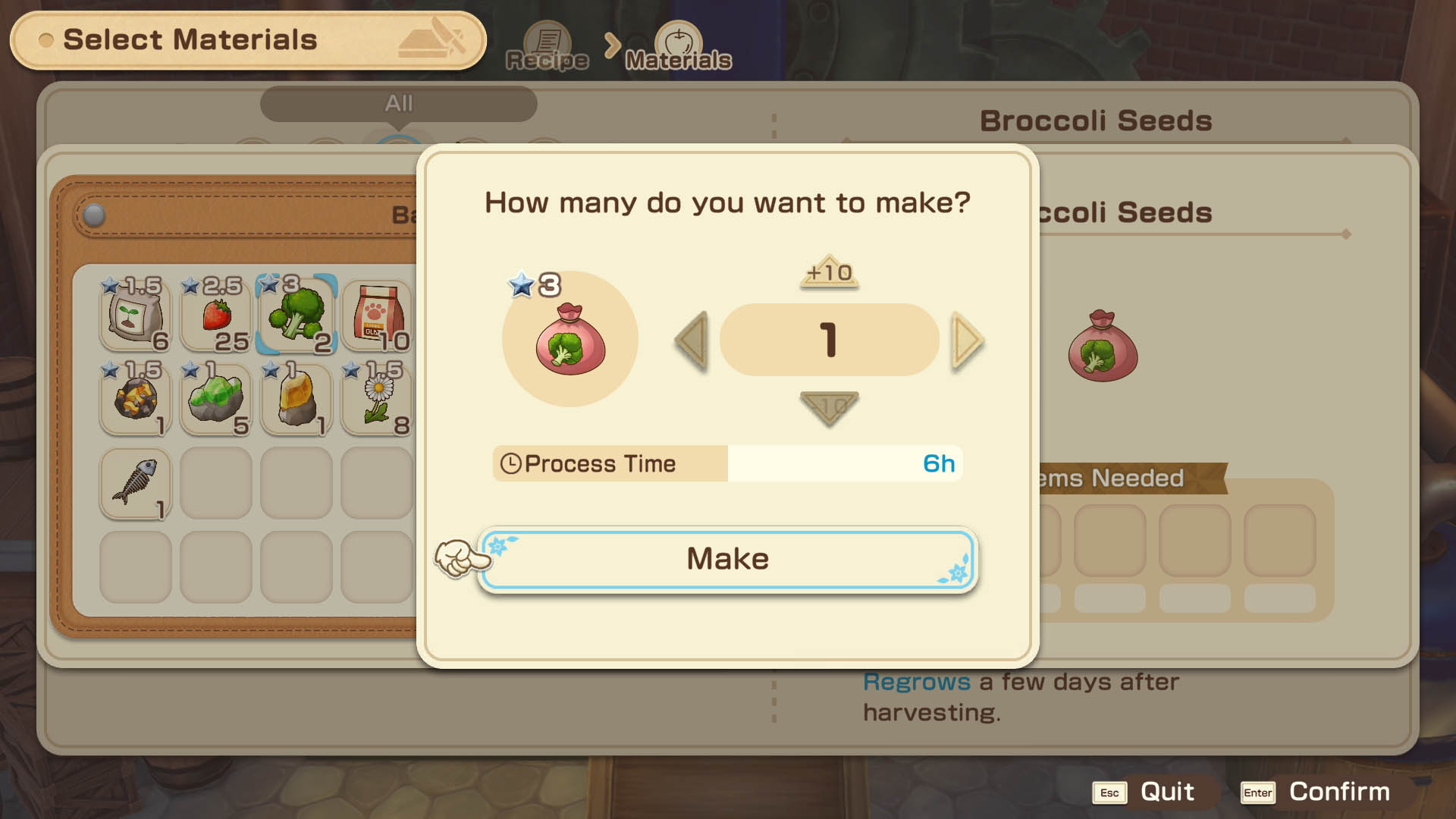
Task: Pick the daisy flower slot
Action: (377, 399)
